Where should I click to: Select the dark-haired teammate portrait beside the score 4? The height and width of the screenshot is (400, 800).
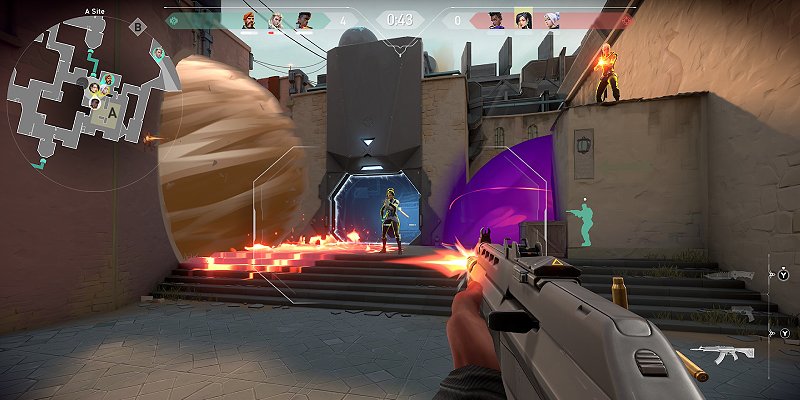click(x=303, y=19)
